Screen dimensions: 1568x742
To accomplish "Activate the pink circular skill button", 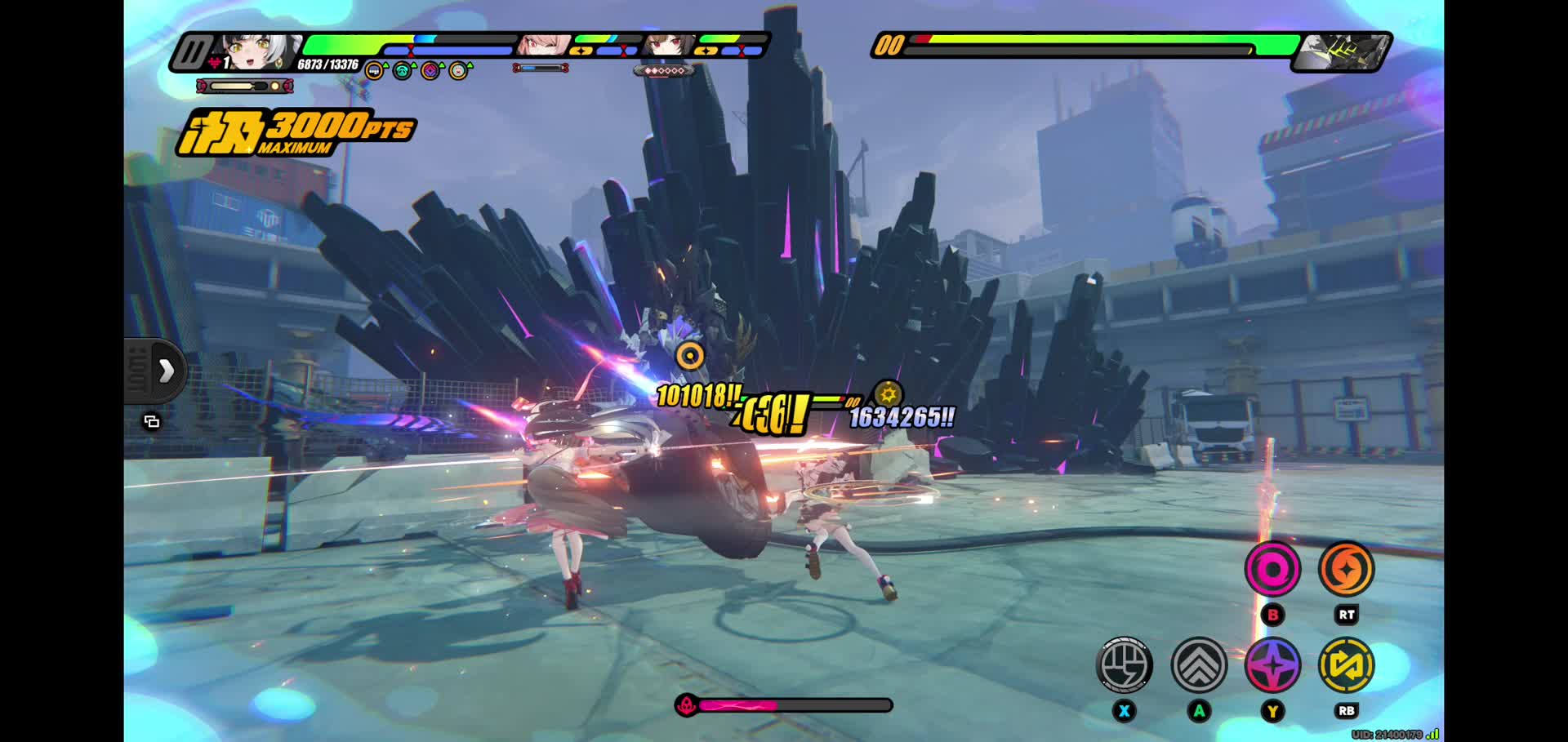I will [1272, 569].
